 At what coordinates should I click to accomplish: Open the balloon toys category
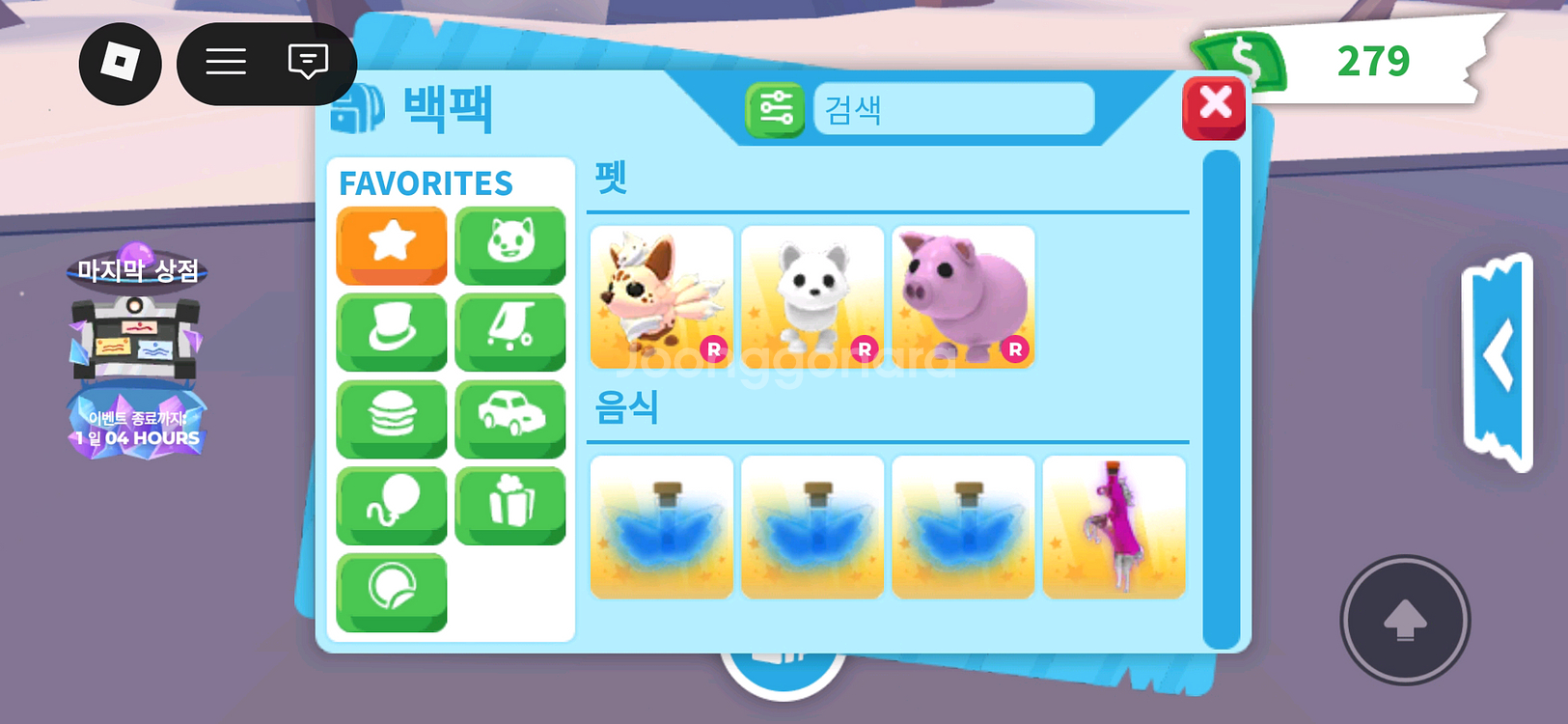pos(392,504)
